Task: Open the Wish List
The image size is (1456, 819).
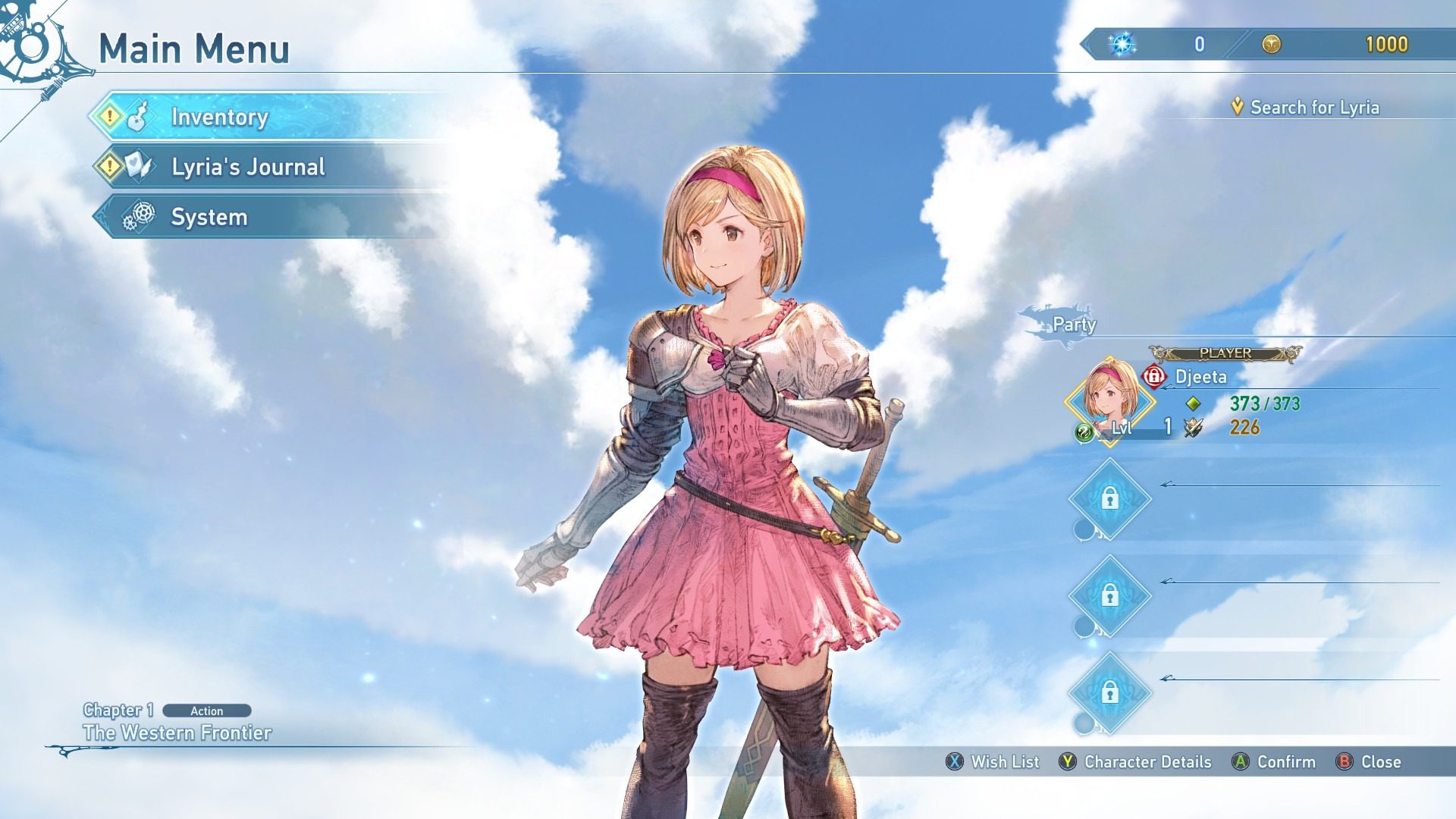Action: click(x=993, y=761)
